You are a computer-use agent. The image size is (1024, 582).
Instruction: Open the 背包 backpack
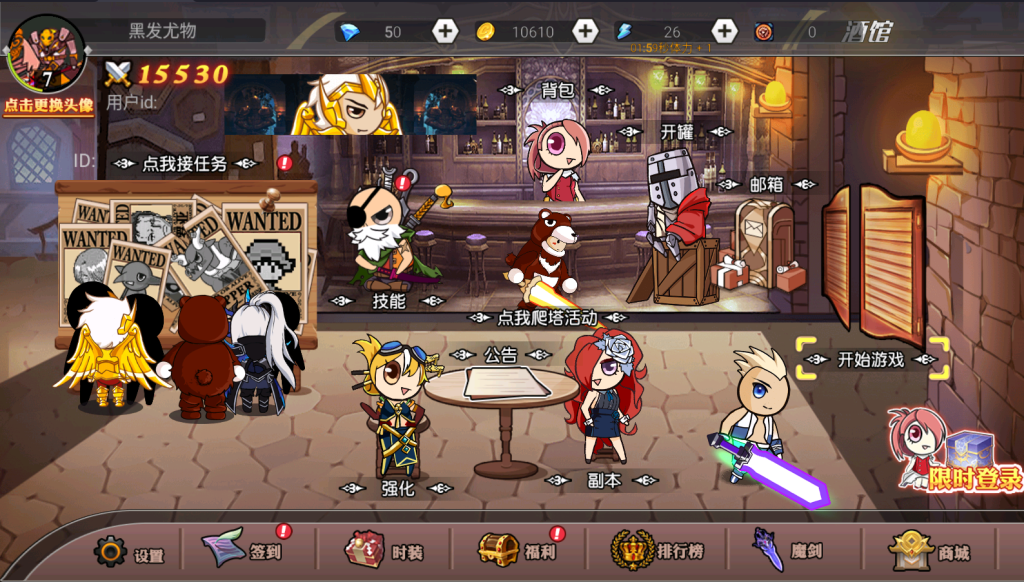click(x=557, y=90)
